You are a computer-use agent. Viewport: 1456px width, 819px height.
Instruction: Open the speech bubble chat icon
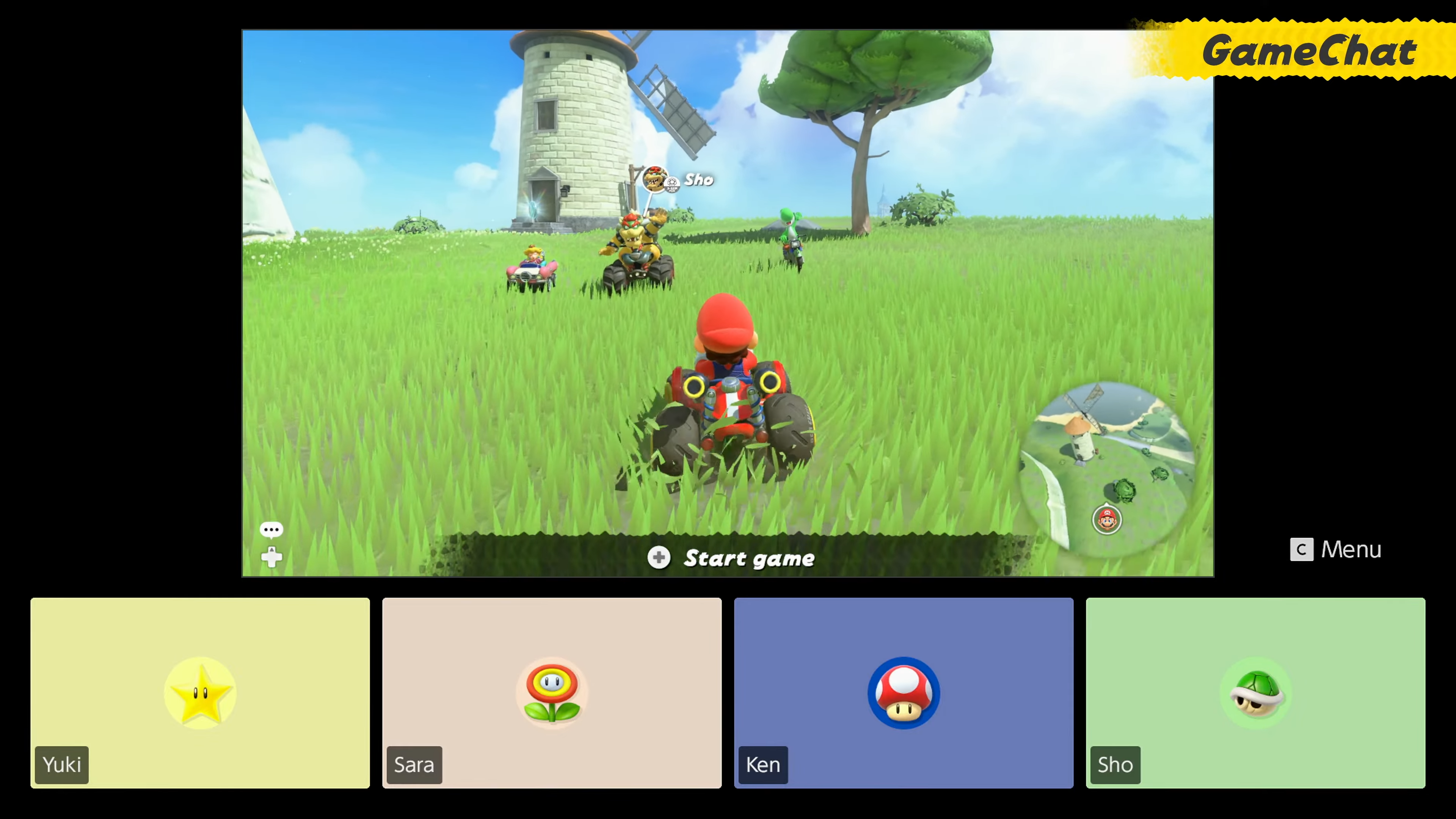271,530
